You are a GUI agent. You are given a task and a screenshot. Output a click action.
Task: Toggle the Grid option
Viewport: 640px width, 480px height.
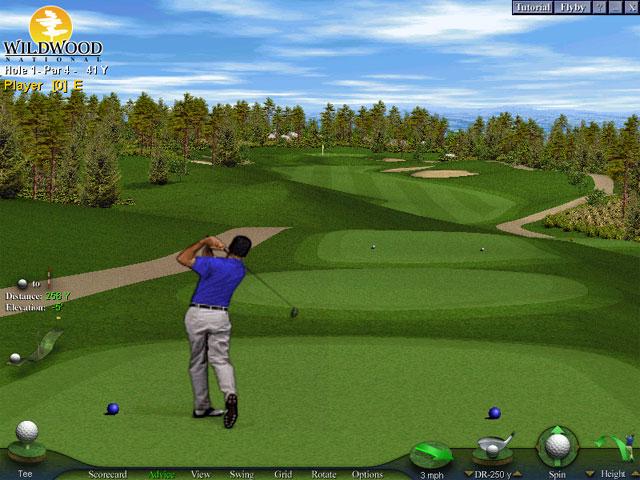pos(283,474)
